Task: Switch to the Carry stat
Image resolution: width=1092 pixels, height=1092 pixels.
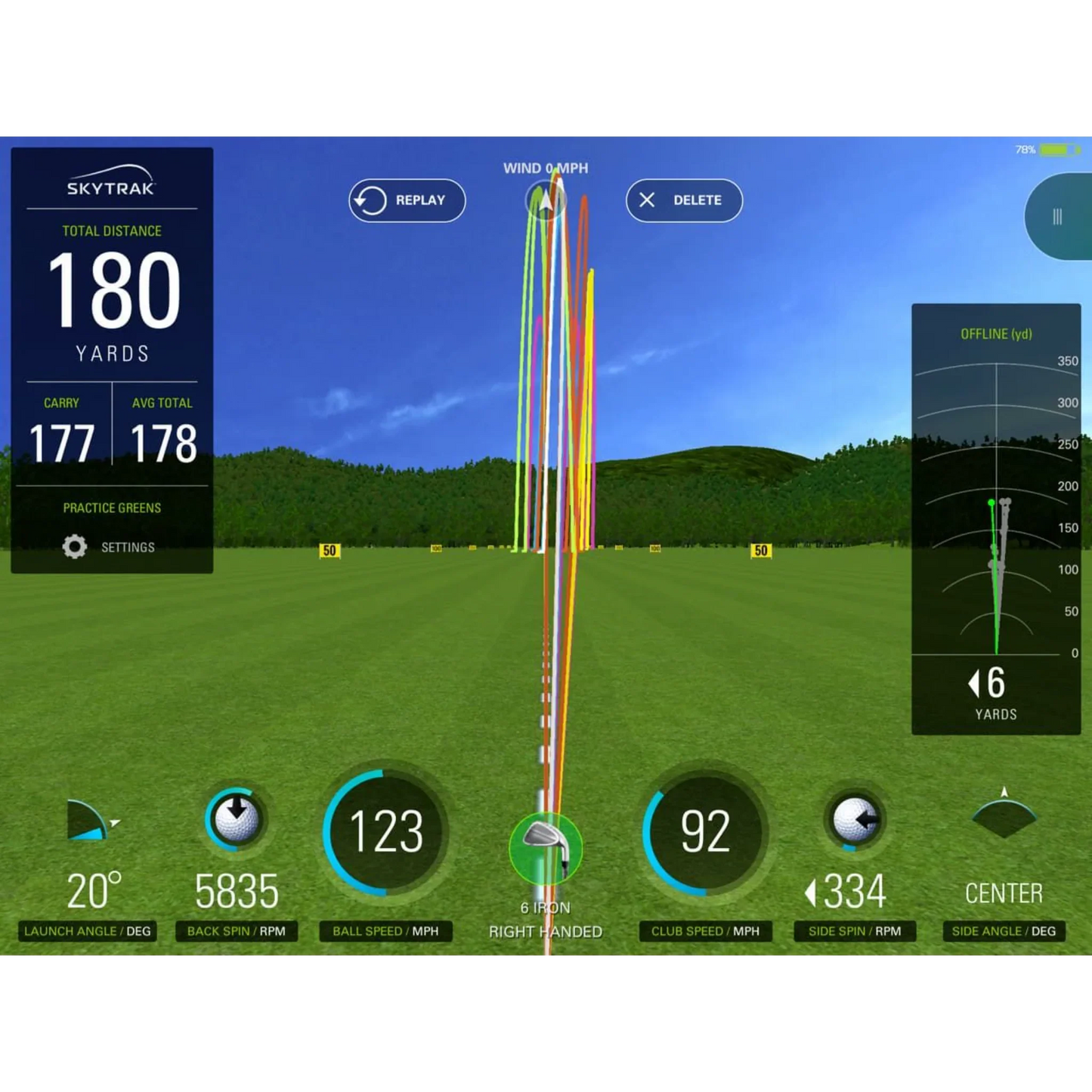Action: click(x=62, y=431)
